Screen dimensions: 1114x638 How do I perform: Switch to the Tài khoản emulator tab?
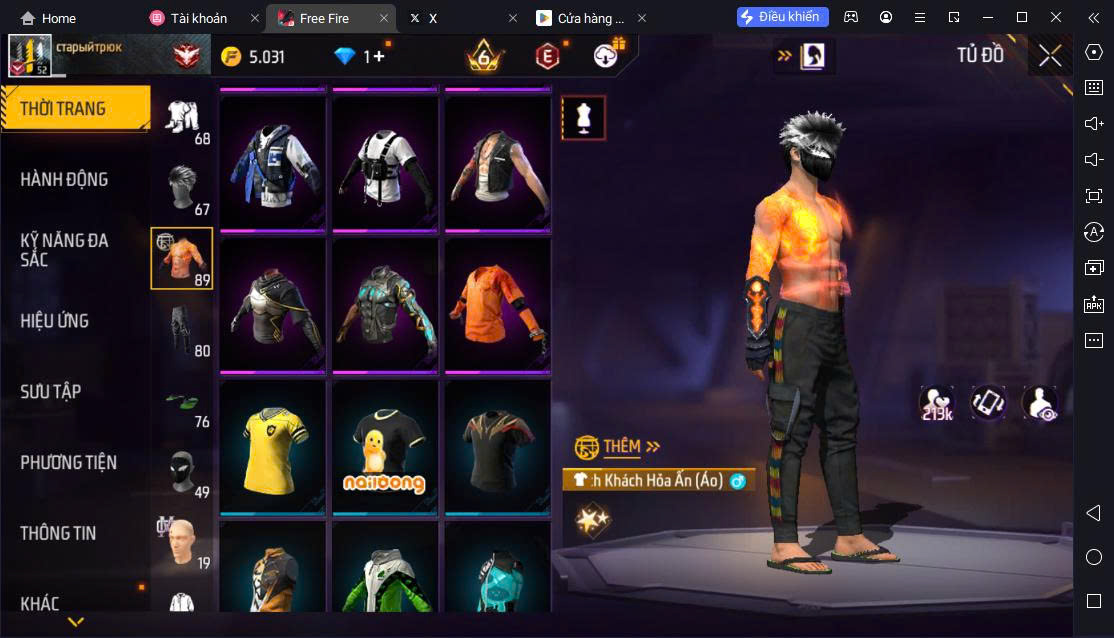(x=199, y=18)
